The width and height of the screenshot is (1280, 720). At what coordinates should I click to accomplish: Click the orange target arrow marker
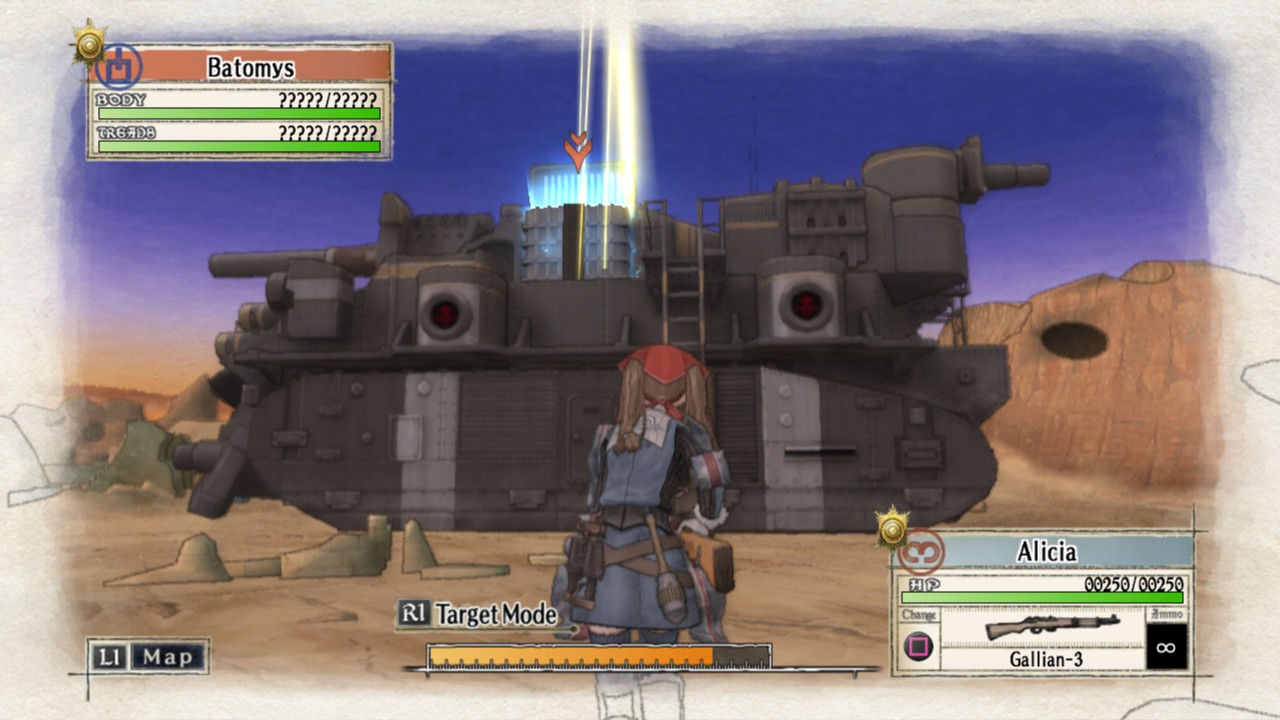pyautogui.click(x=577, y=150)
